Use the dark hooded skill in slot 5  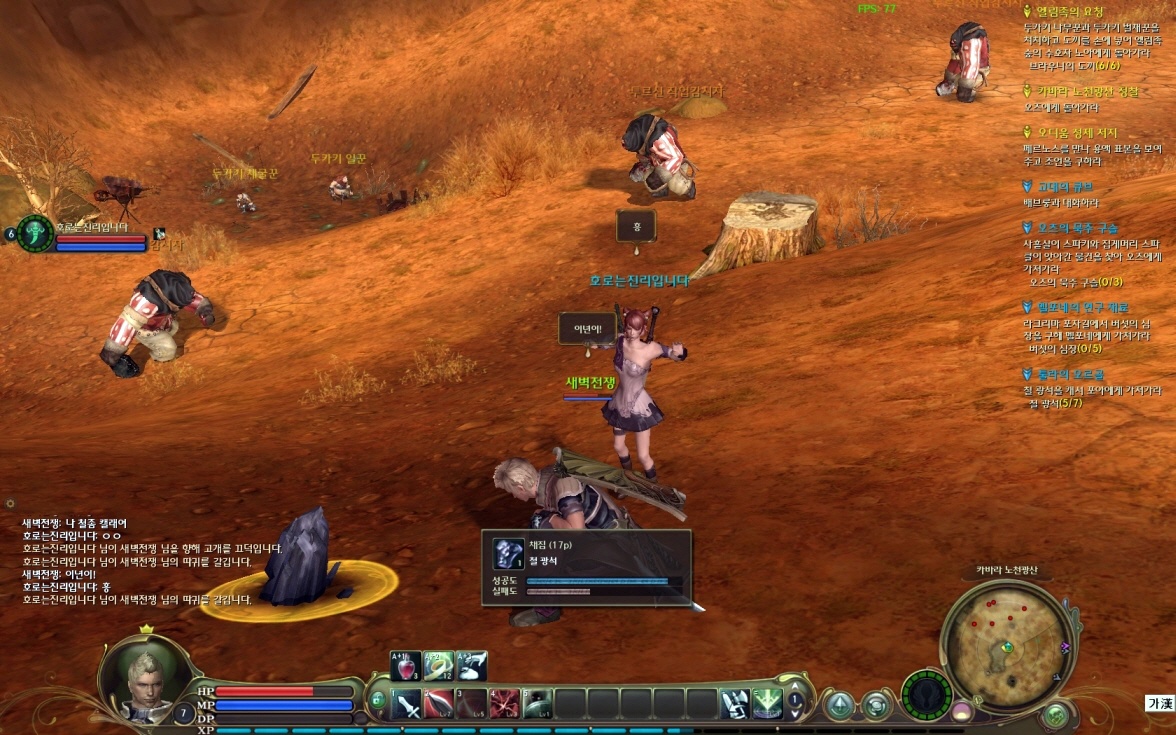click(x=538, y=704)
